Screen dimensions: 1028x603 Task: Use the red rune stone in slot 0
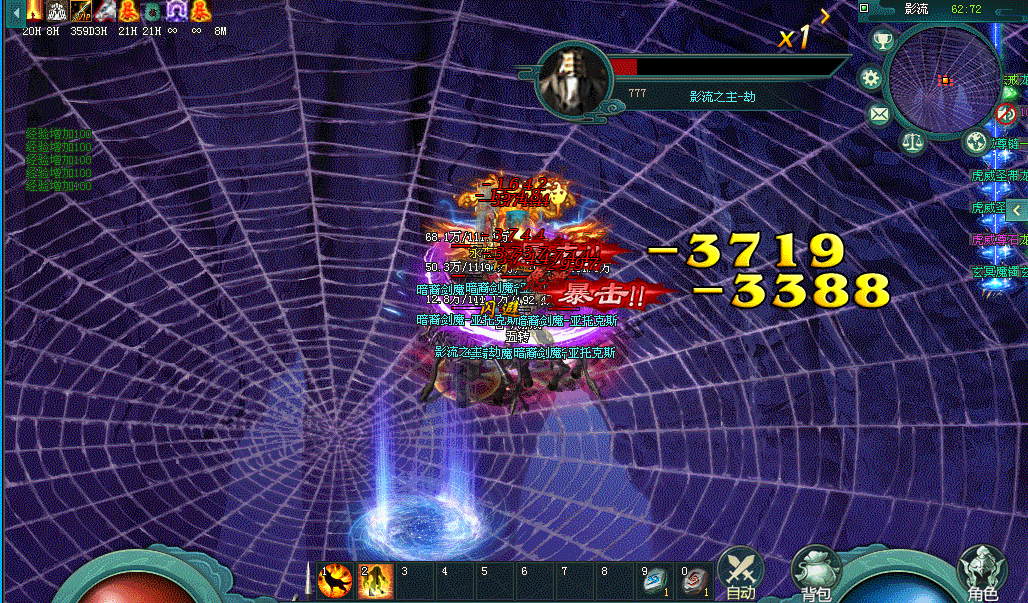click(695, 582)
